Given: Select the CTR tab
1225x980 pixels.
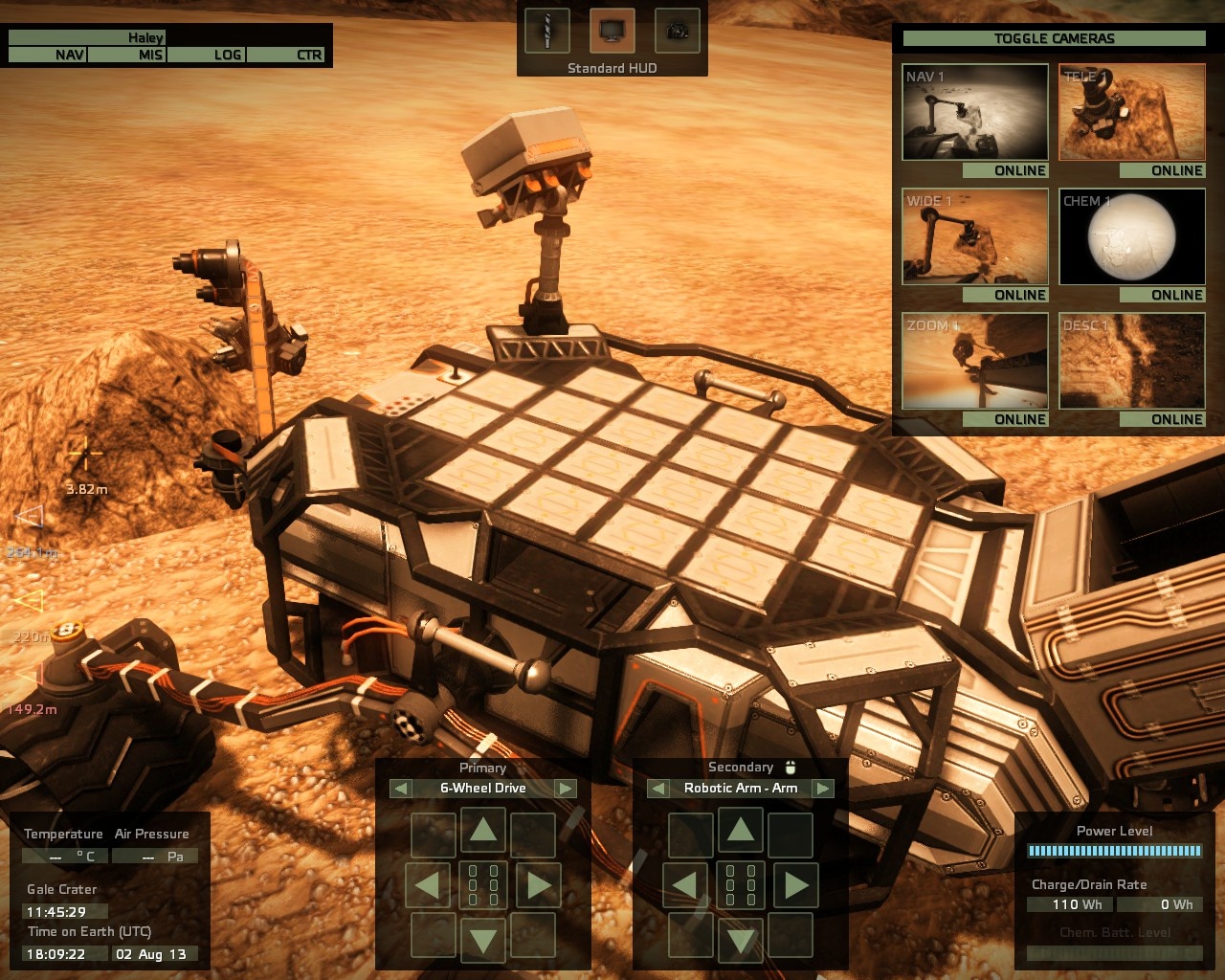Looking at the screenshot, I should pos(287,56).
